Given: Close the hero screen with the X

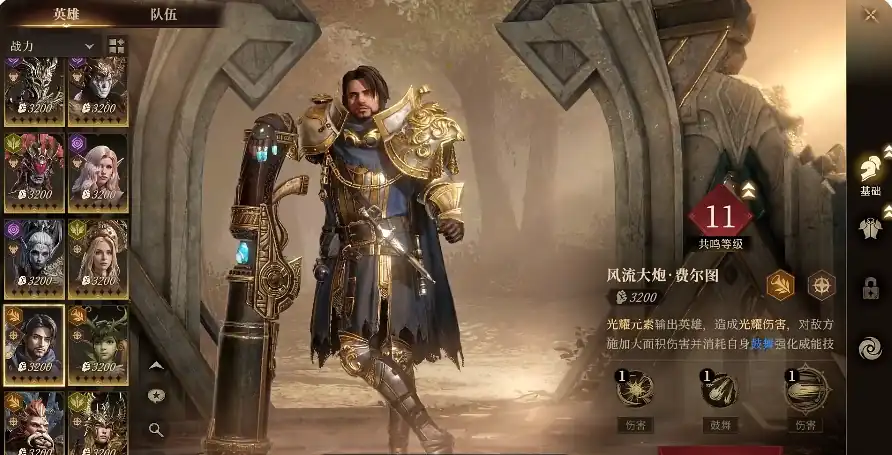Looking at the screenshot, I should pos(869,14).
